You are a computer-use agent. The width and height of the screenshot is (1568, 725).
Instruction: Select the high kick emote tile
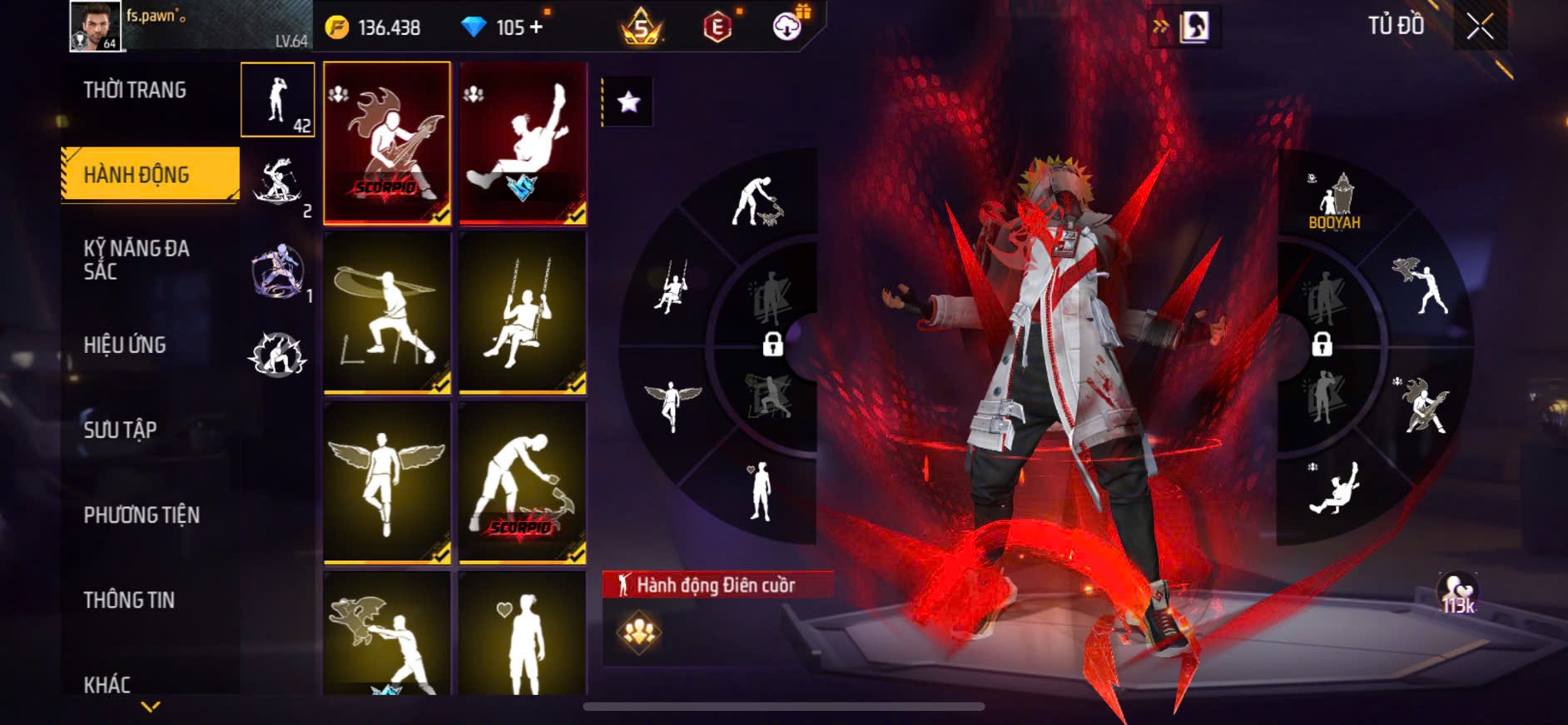[523, 142]
